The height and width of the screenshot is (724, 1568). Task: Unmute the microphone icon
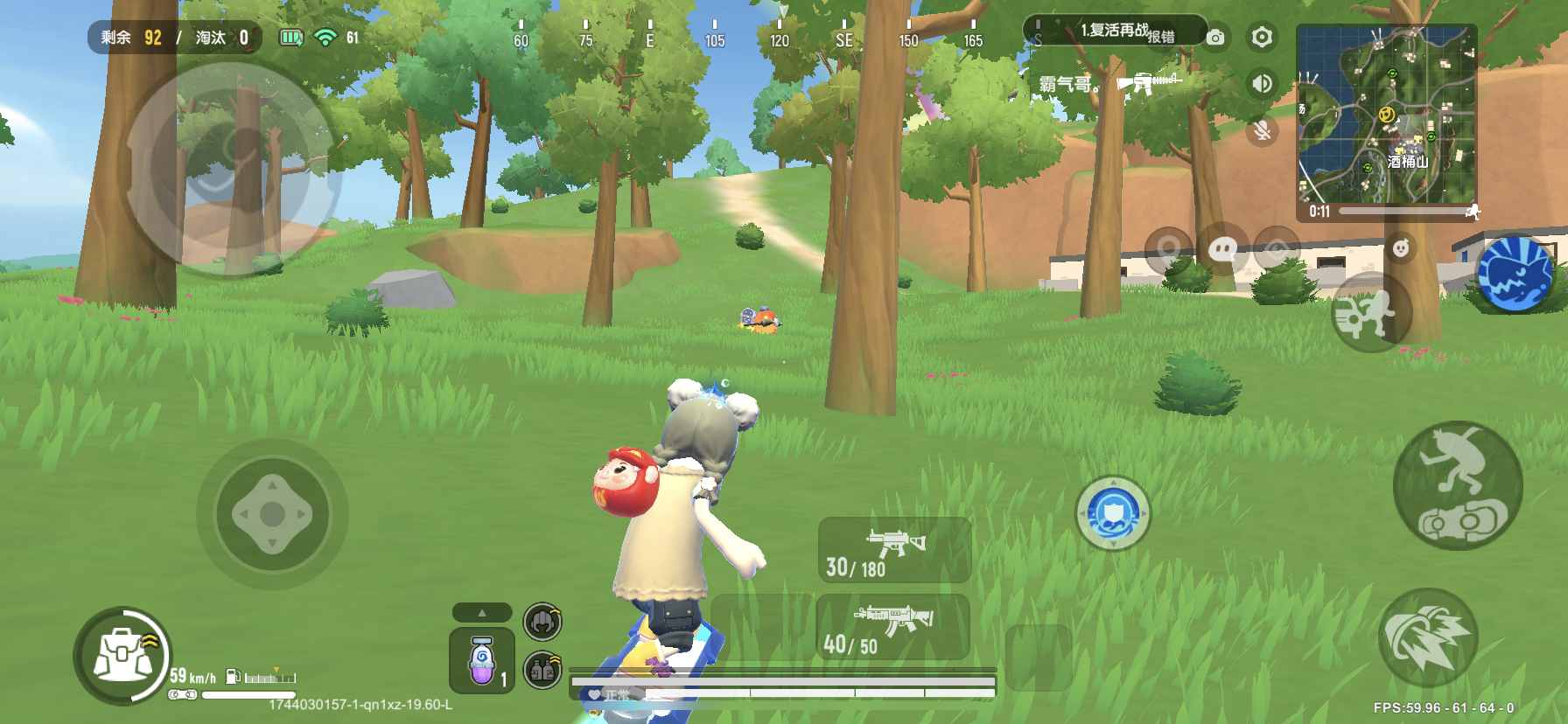[1261, 131]
